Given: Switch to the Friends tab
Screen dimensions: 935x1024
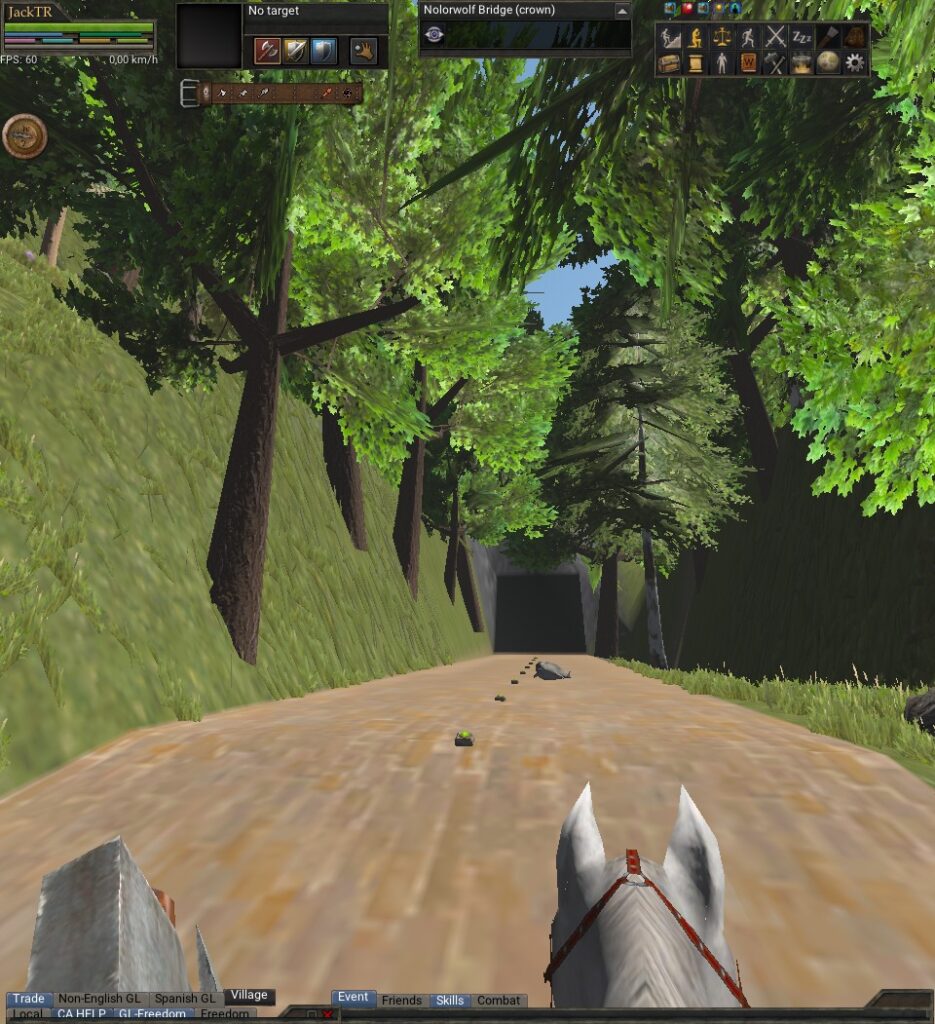Looking at the screenshot, I should [402, 1000].
